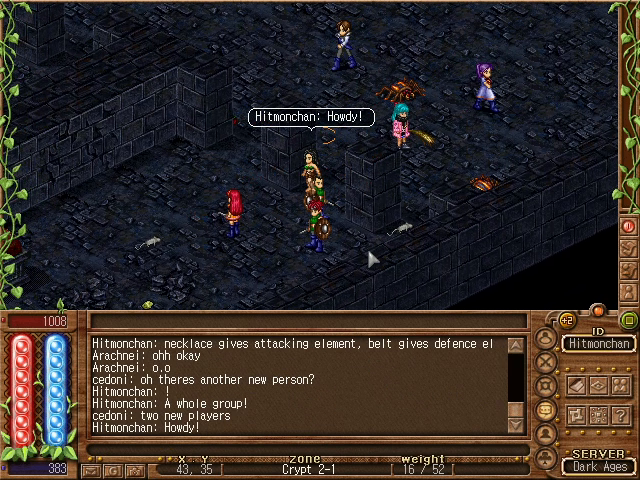This screenshot has height=480, width=640.
Task: Take a screenshot with the camera button
Action: [x=135, y=471]
